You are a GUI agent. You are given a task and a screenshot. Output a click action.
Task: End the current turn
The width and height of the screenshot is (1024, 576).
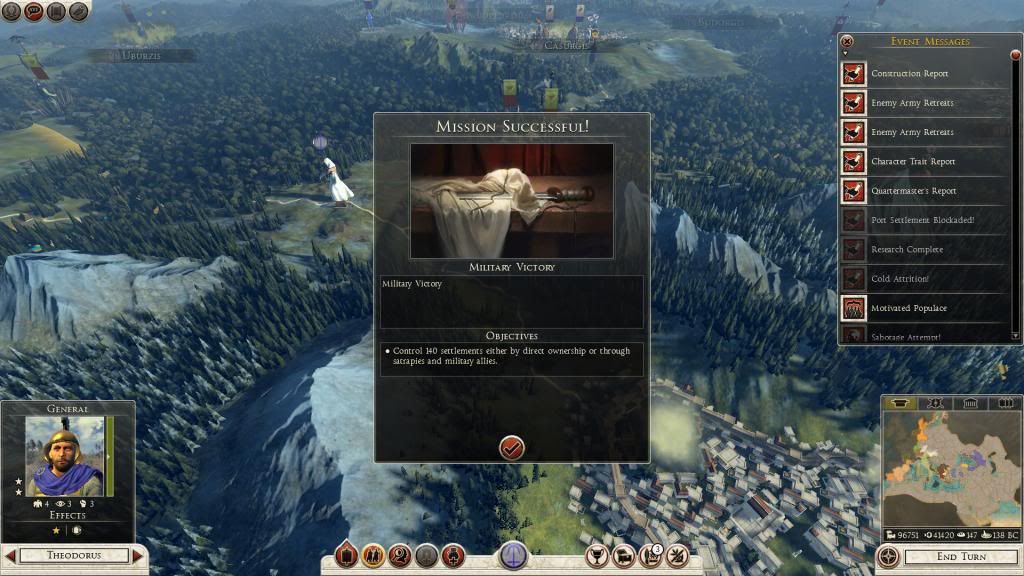(x=961, y=556)
